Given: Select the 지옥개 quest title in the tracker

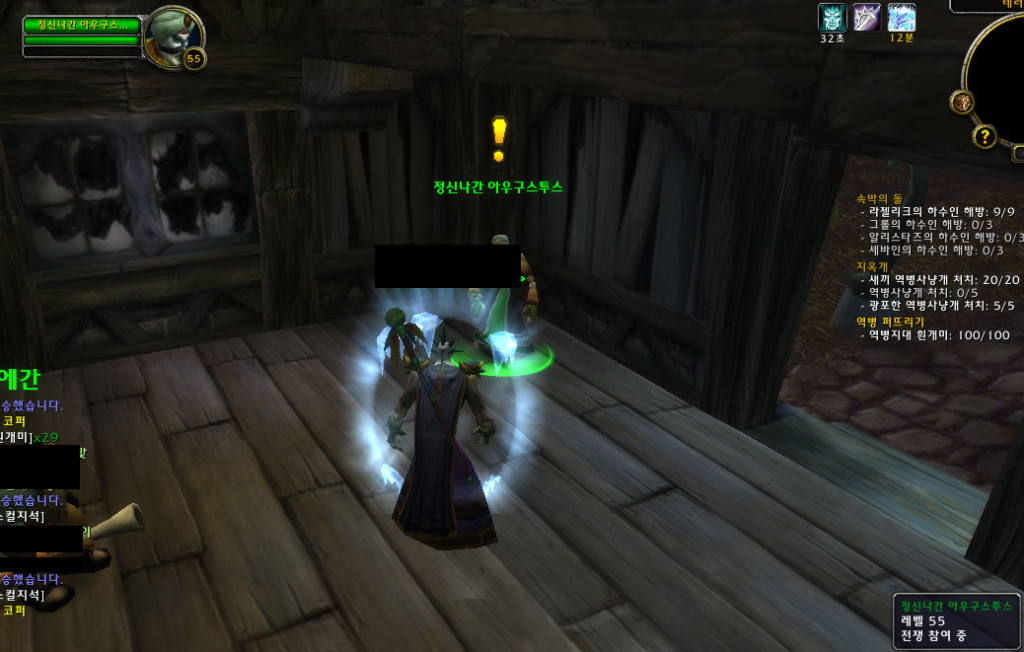Looking at the screenshot, I should click(872, 266).
